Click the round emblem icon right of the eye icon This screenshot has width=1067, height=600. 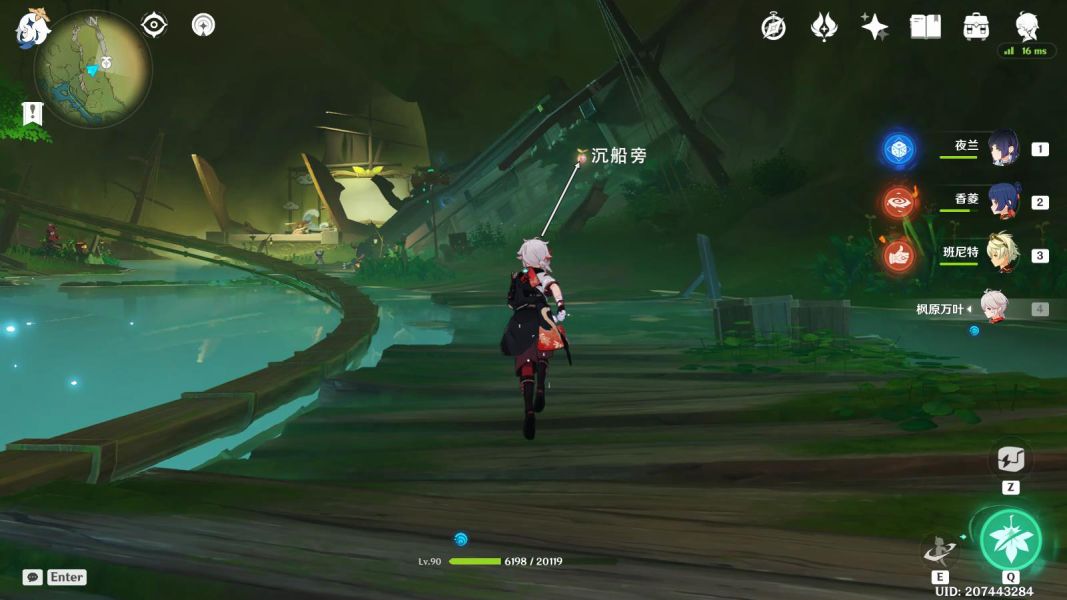[x=203, y=25]
